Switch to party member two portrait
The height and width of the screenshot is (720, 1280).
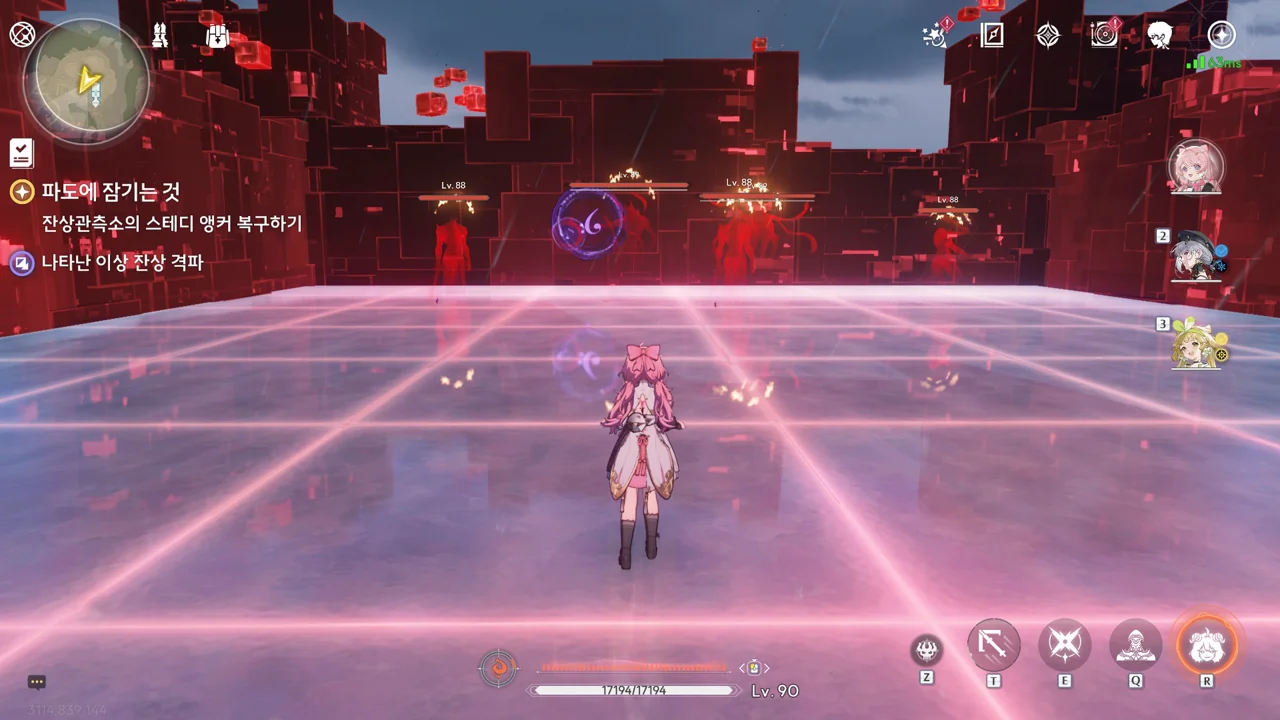[1196, 255]
